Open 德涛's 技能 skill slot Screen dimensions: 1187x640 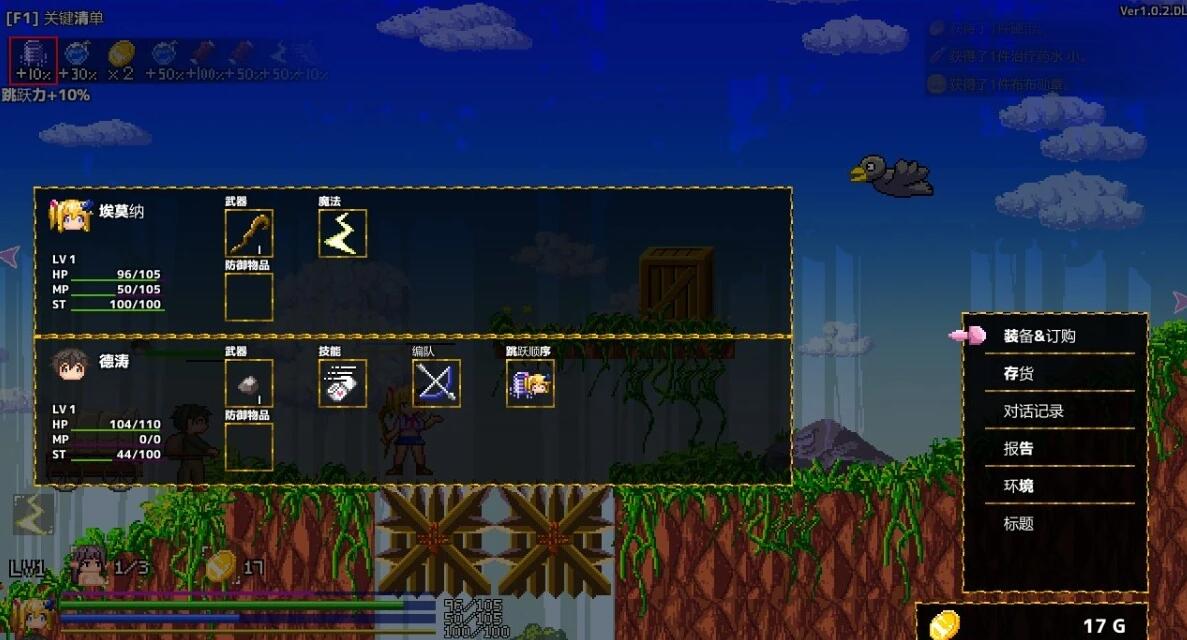point(343,383)
